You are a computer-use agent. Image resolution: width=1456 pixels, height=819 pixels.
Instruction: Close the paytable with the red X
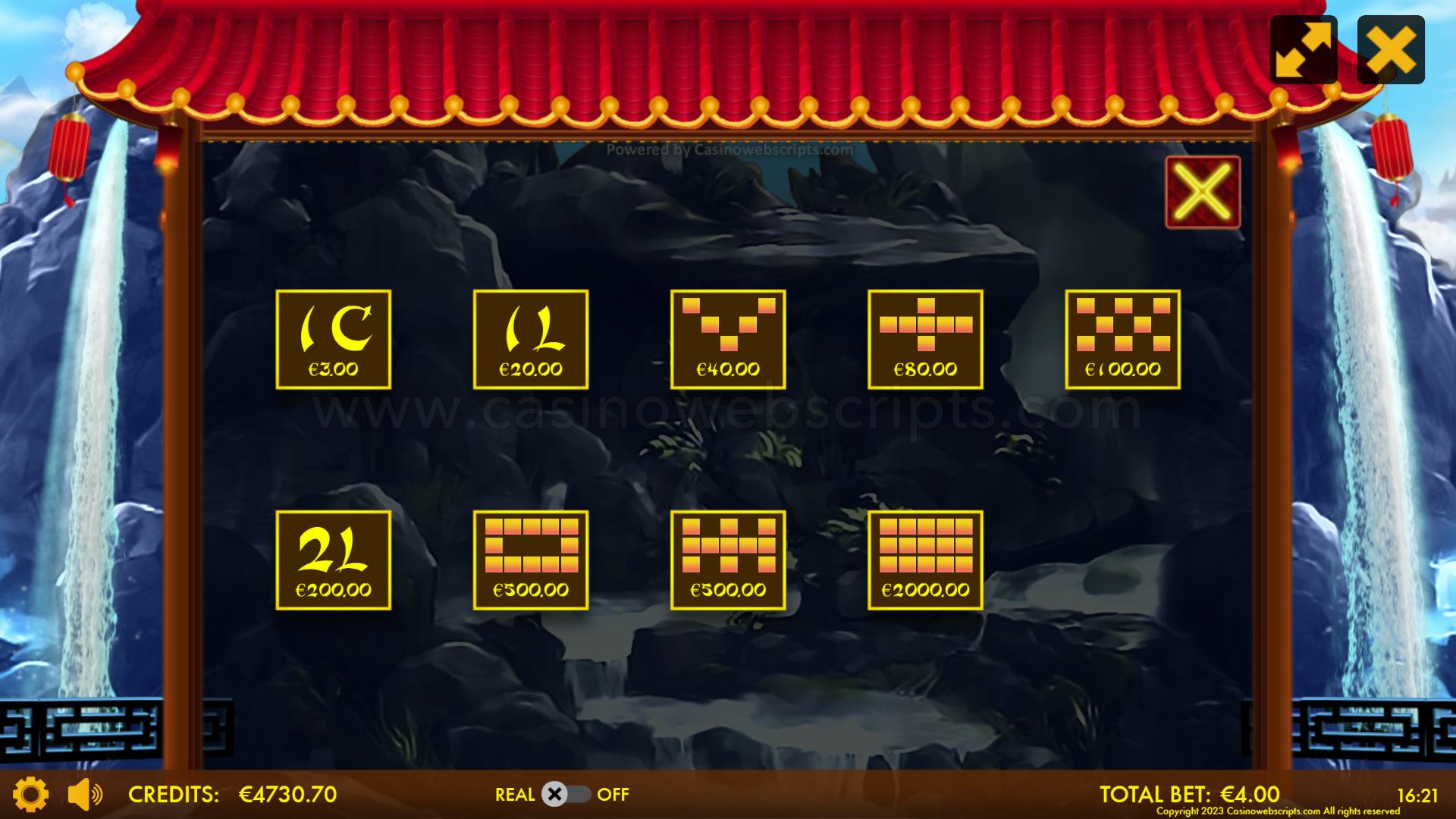1203,193
